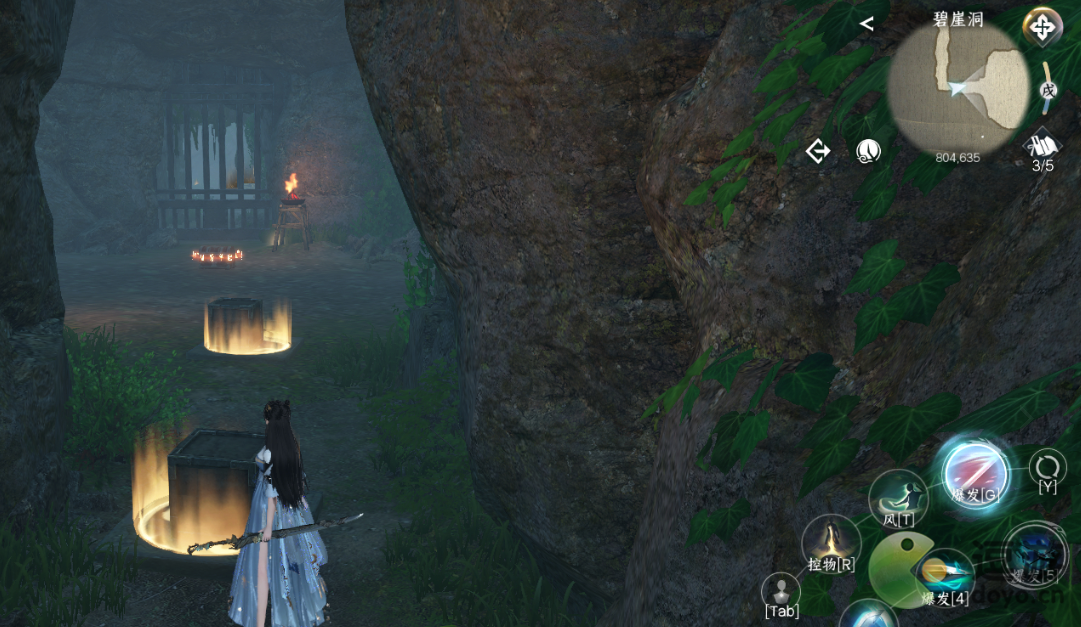This screenshot has height=627, width=1081.
Task: Click the 戌 time-of-day indicator
Action: [x=1047, y=89]
